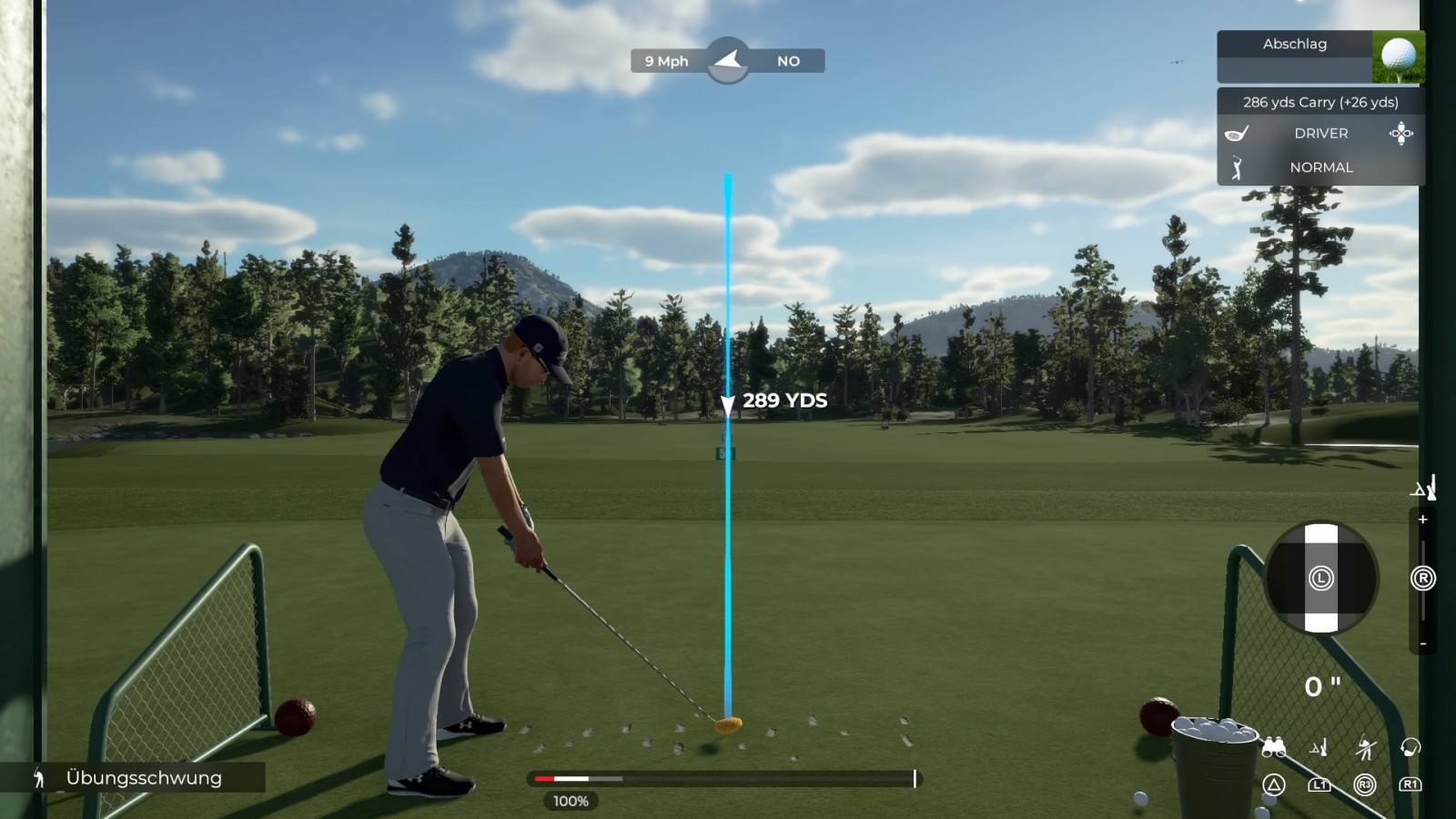The height and width of the screenshot is (819, 1456).
Task: Click the wind direction compass
Action: tap(727, 61)
